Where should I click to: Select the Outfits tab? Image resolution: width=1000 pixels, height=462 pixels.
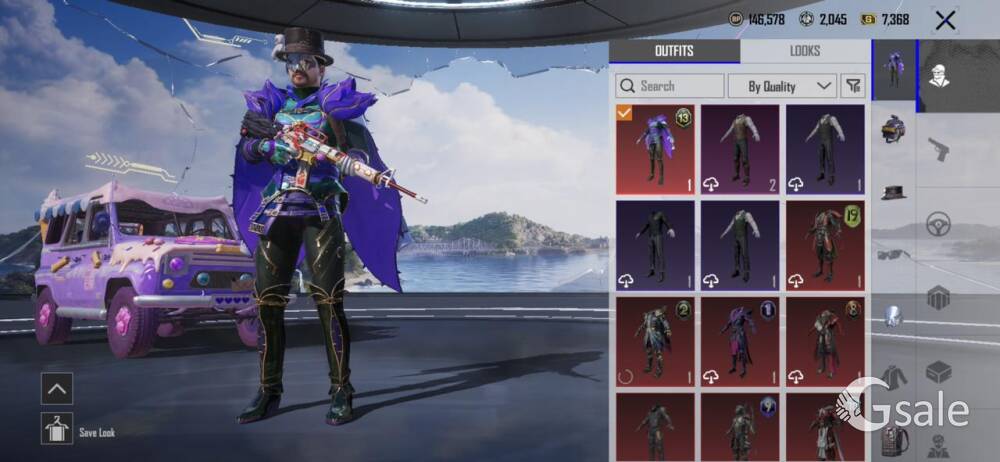point(674,51)
